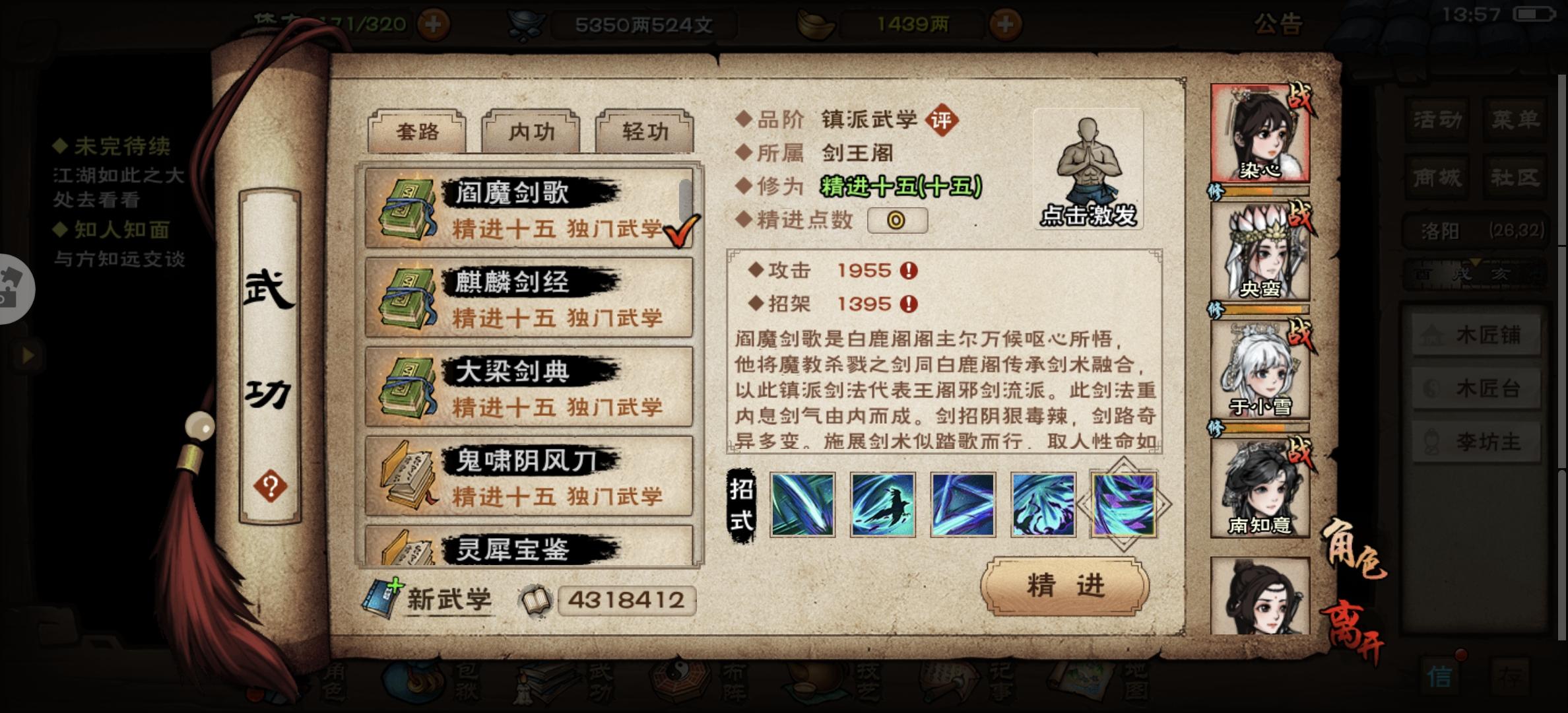This screenshot has width=1568, height=713.
Task: Open the time-of-day marker above 戌
Action: click(x=1476, y=263)
